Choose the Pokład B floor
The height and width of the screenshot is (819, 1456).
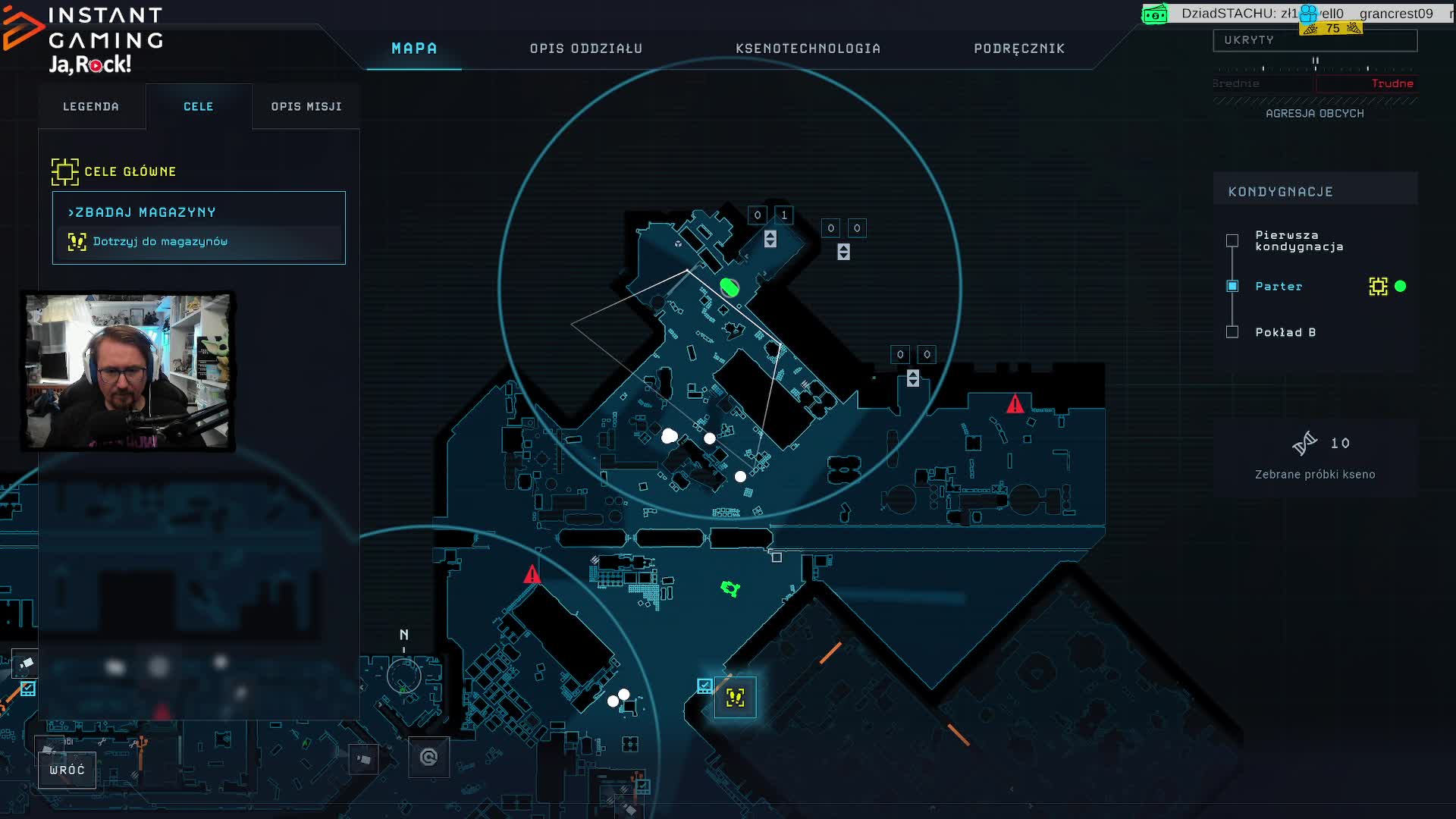tap(1233, 332)
